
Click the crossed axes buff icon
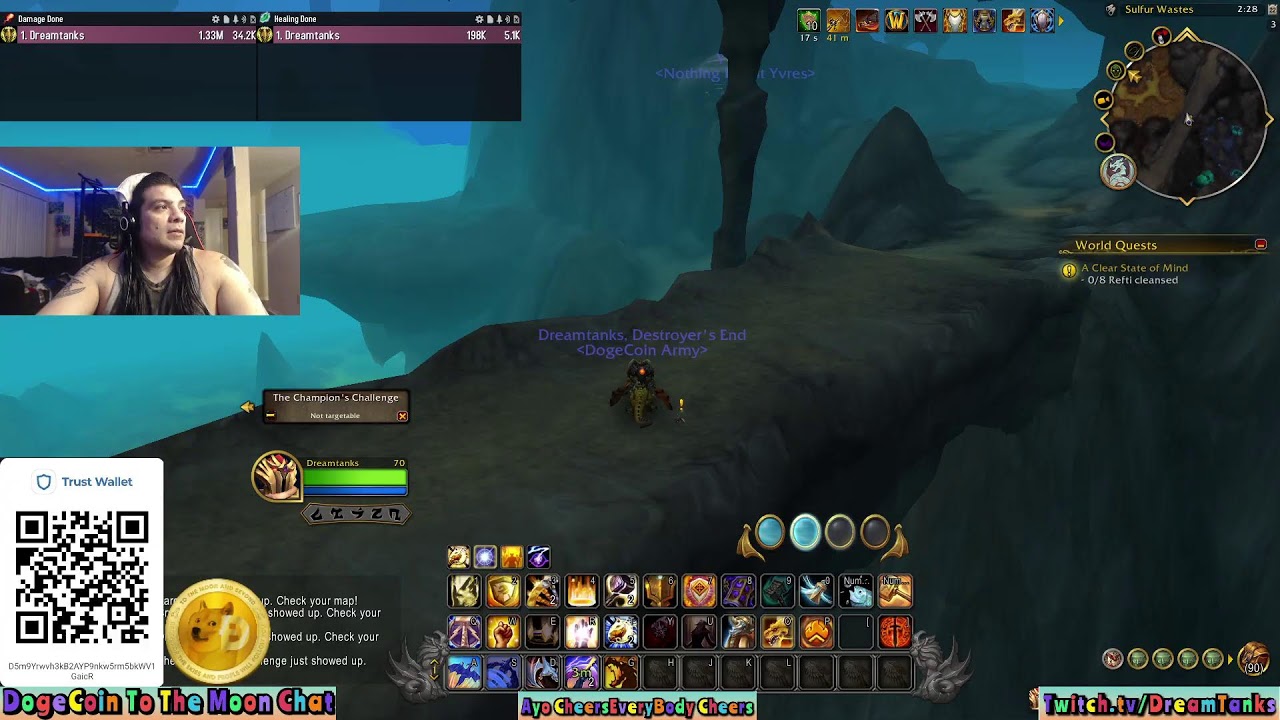(925, 21)
